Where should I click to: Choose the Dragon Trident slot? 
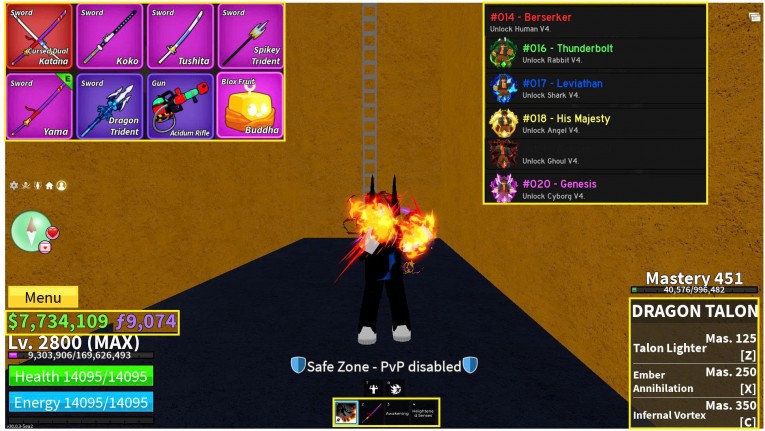point(110,105)
